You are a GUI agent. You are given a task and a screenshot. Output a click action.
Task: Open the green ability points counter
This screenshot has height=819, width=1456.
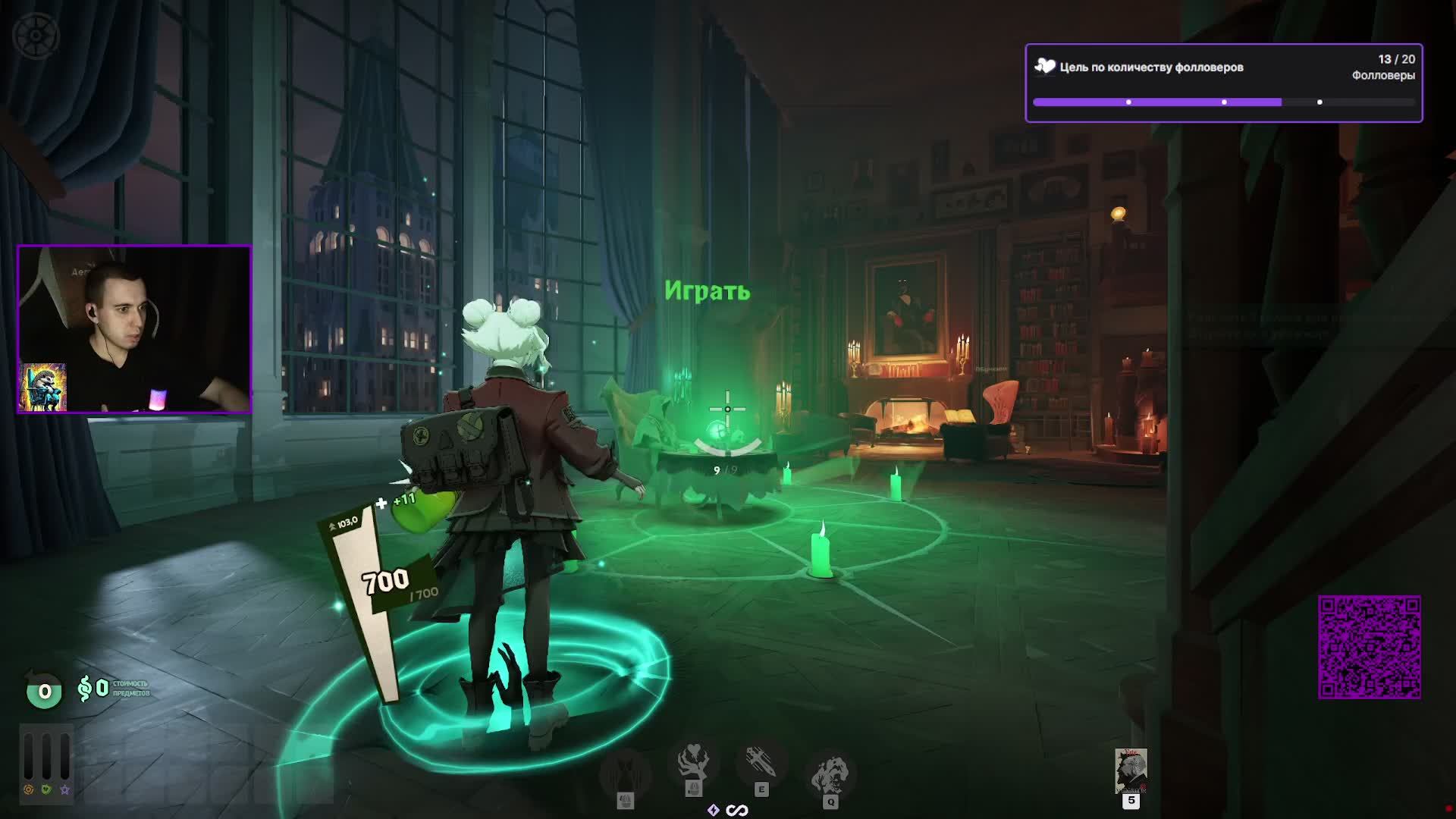point(44,691)
